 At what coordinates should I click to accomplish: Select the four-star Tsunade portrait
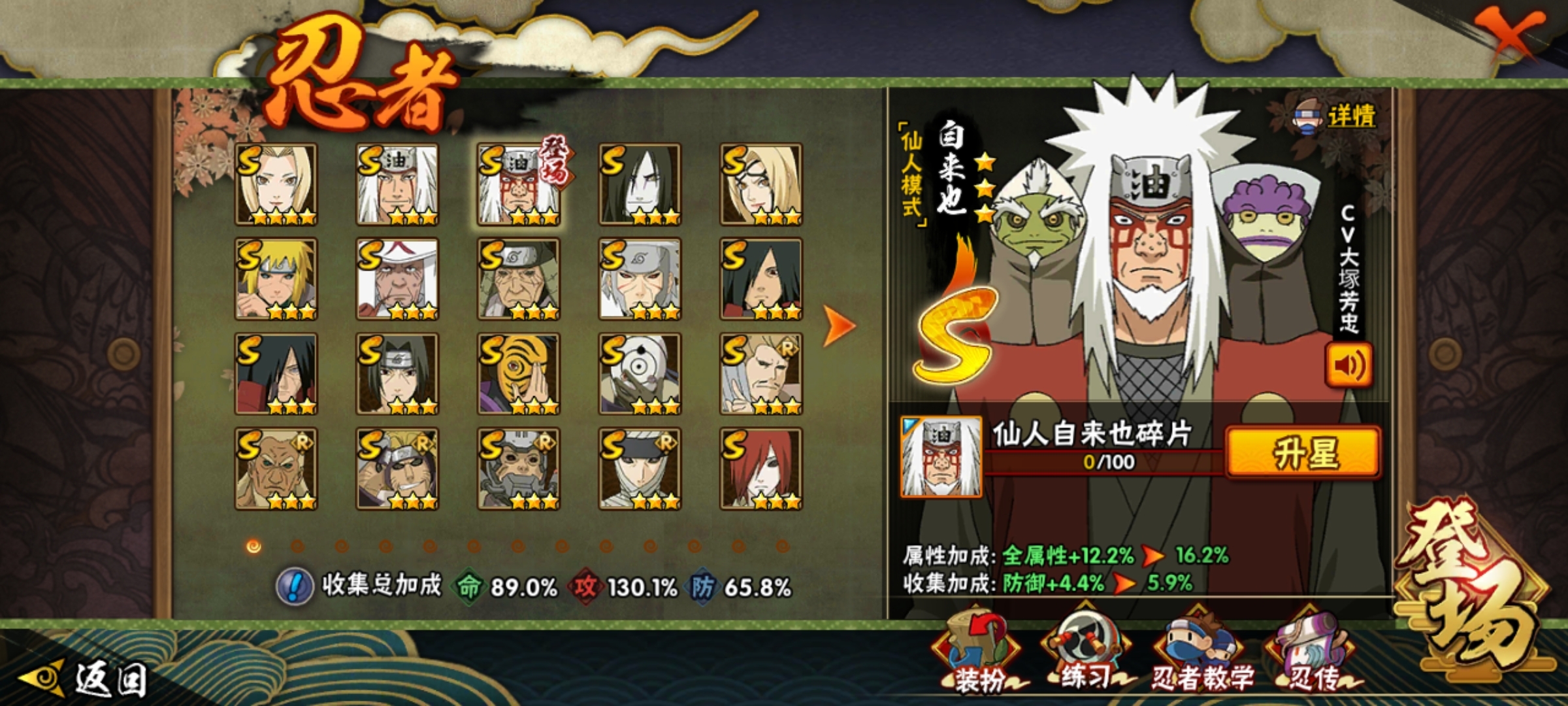(x=276, y=184)
